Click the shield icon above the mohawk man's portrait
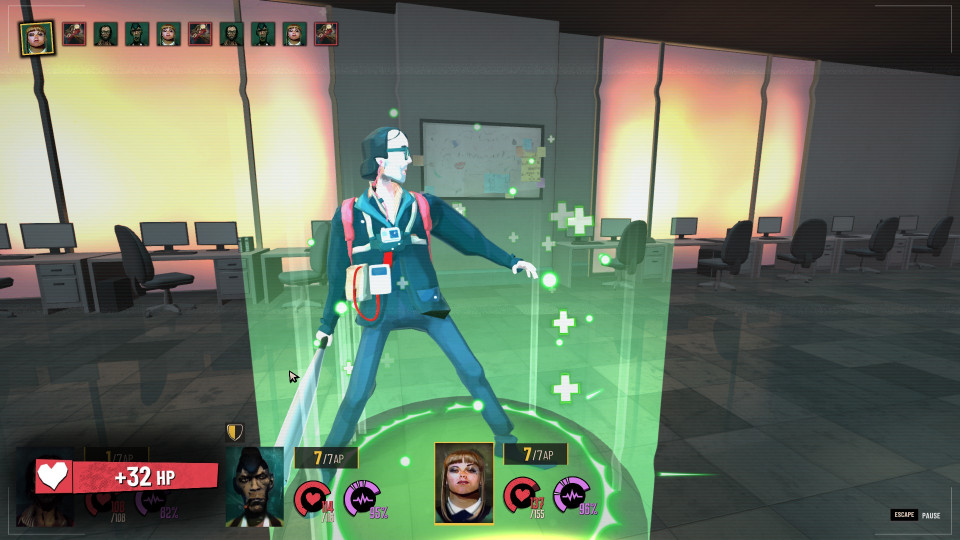This screenshot has height=540, width=960. click(x=235, y=432)
